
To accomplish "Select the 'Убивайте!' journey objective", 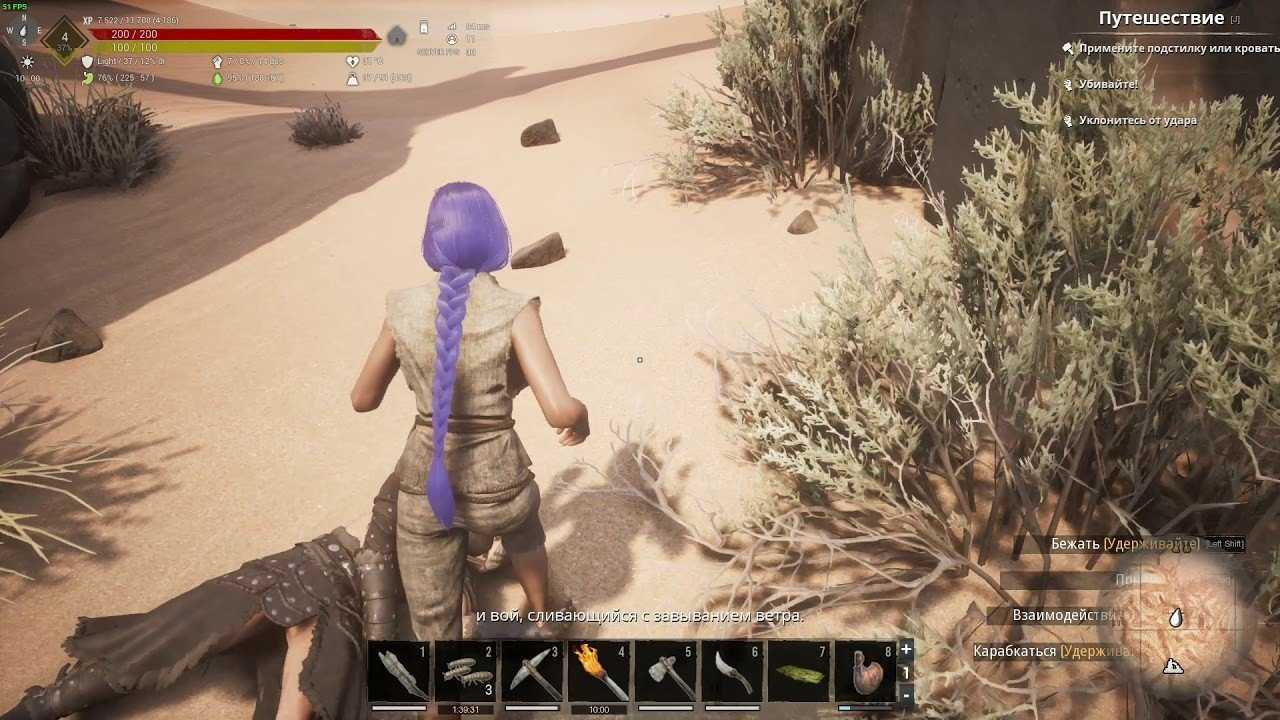I will tap(1107, 84).
